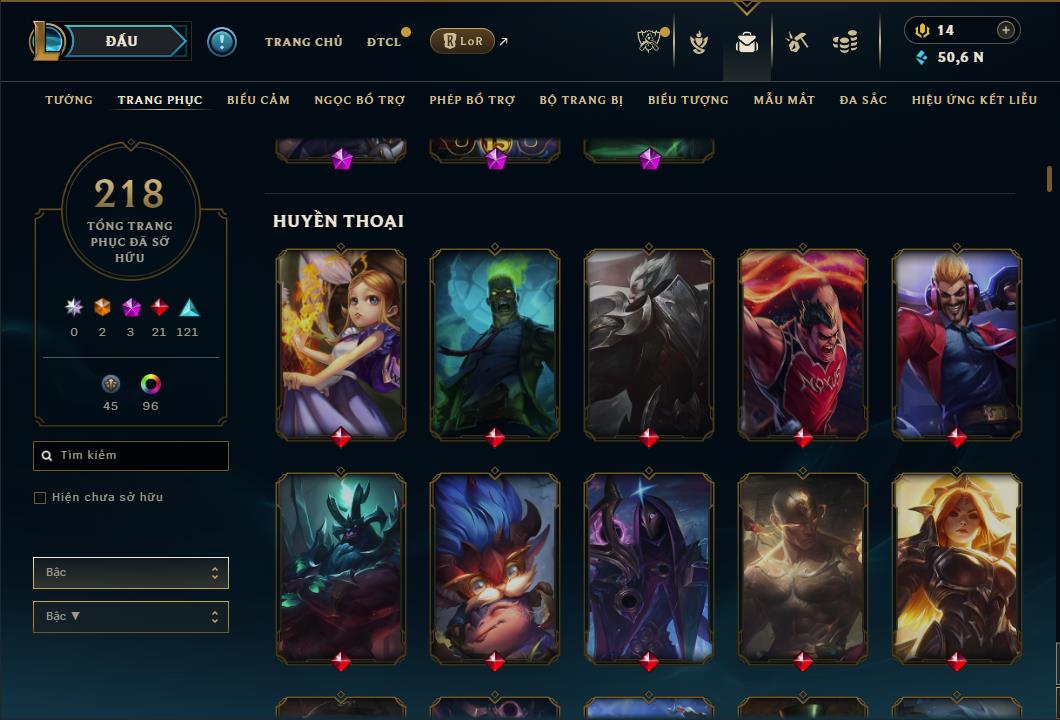
Task: Go to the ĐTCL section
Action: (384, 42)
